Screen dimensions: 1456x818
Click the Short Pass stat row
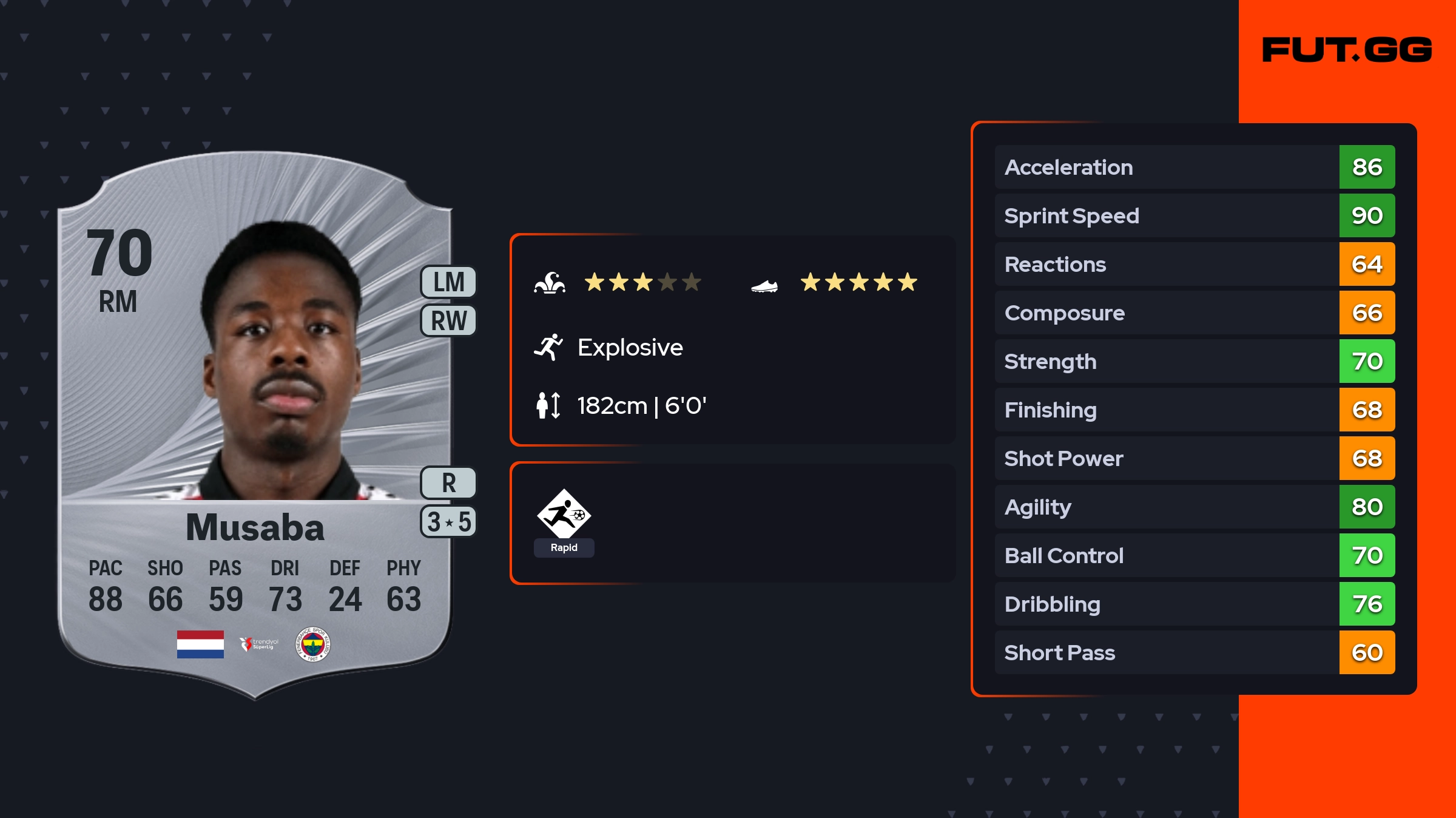[1194, 652]
